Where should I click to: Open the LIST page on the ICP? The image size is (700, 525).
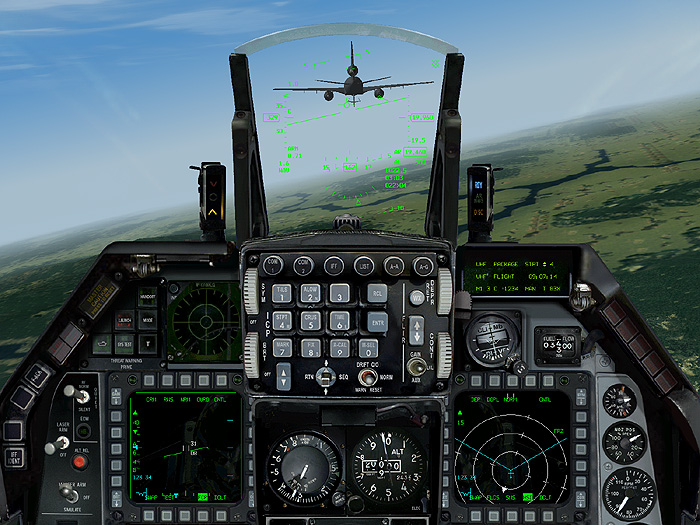tap(364, 266)
